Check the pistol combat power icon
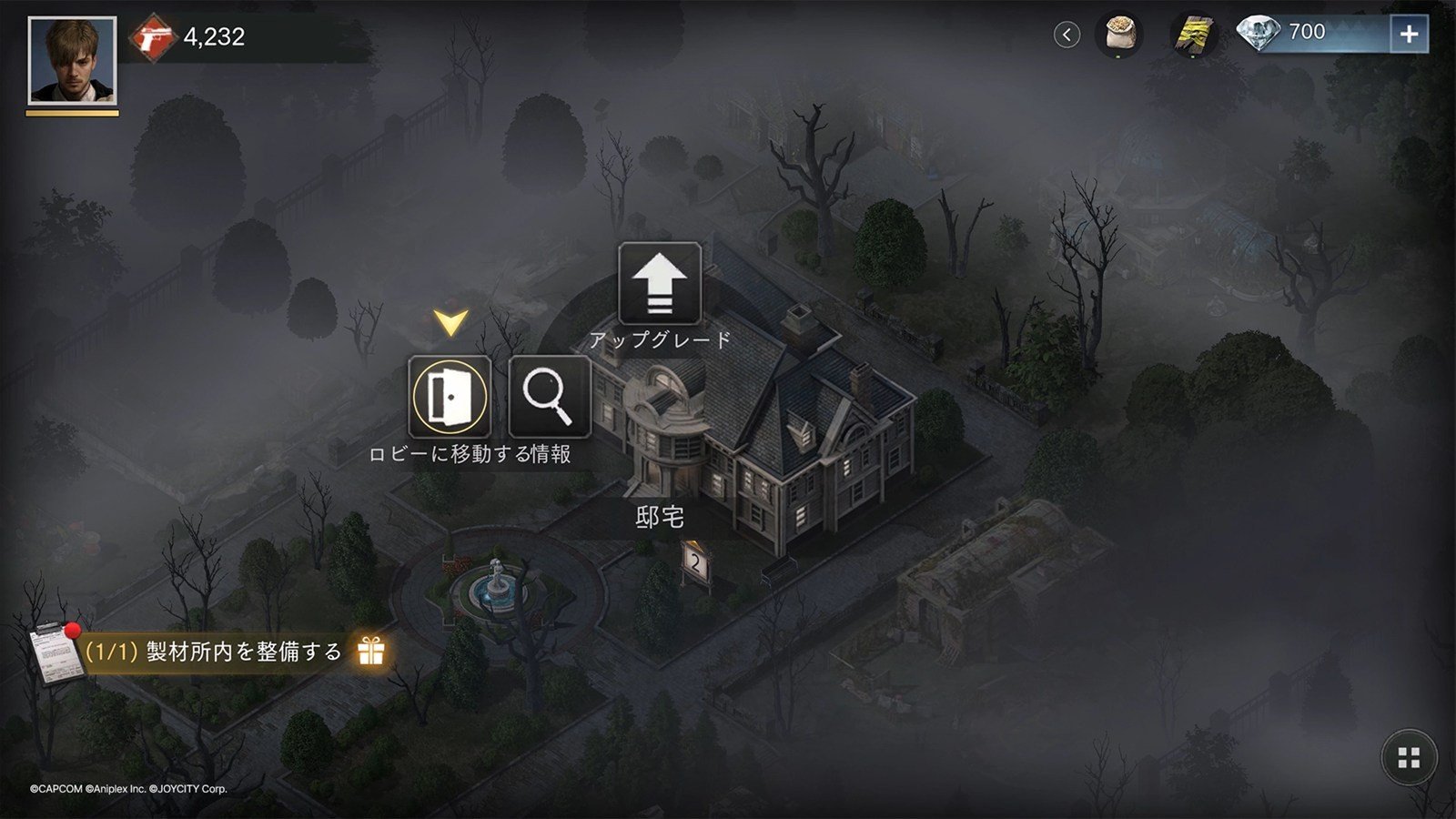 pyautogui.click(x=153, y=37)
